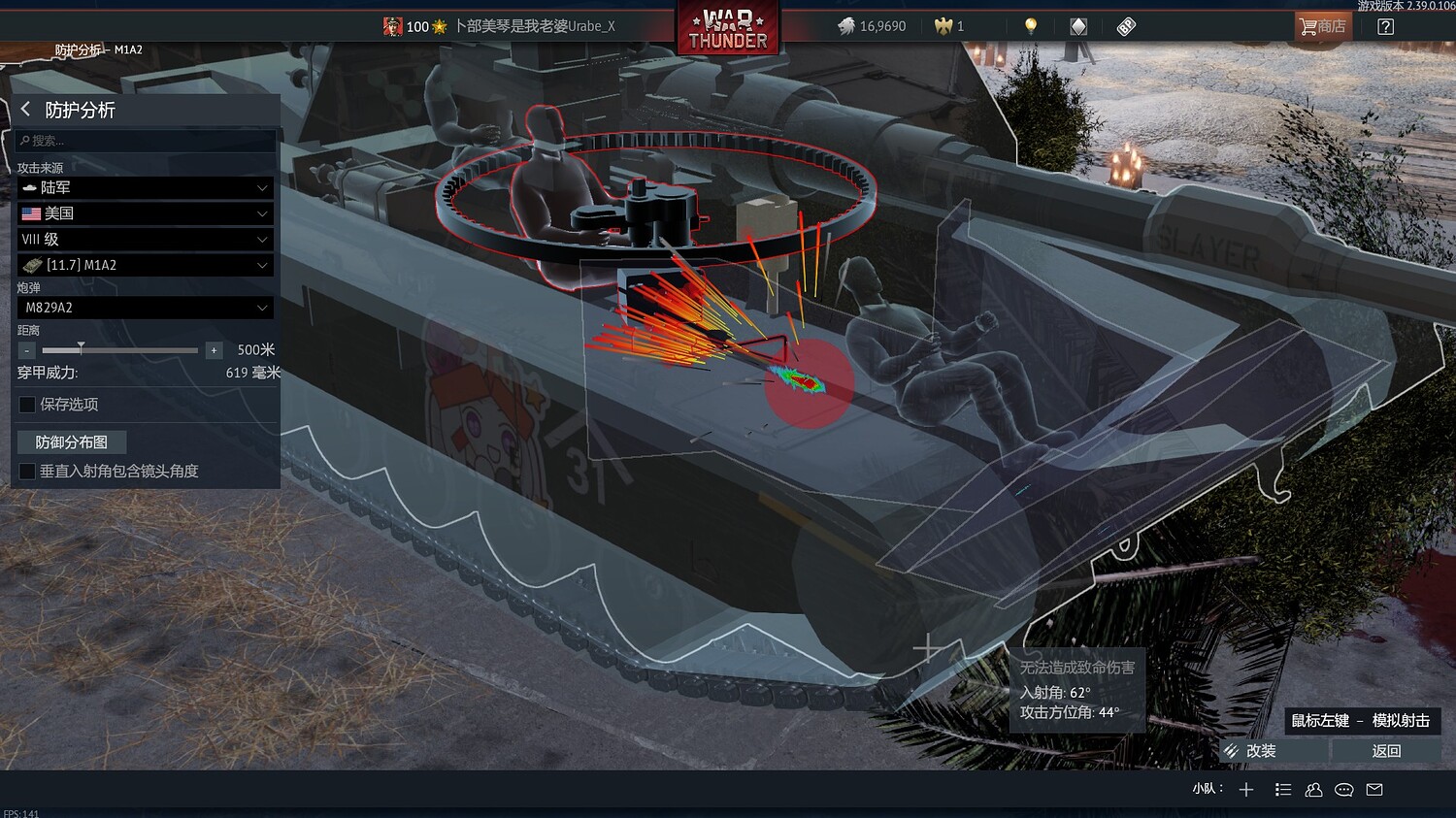Viewport: 1456px width, 818px height.
Task: Click the Silver Lions currency icon
Action: [846, 27]
